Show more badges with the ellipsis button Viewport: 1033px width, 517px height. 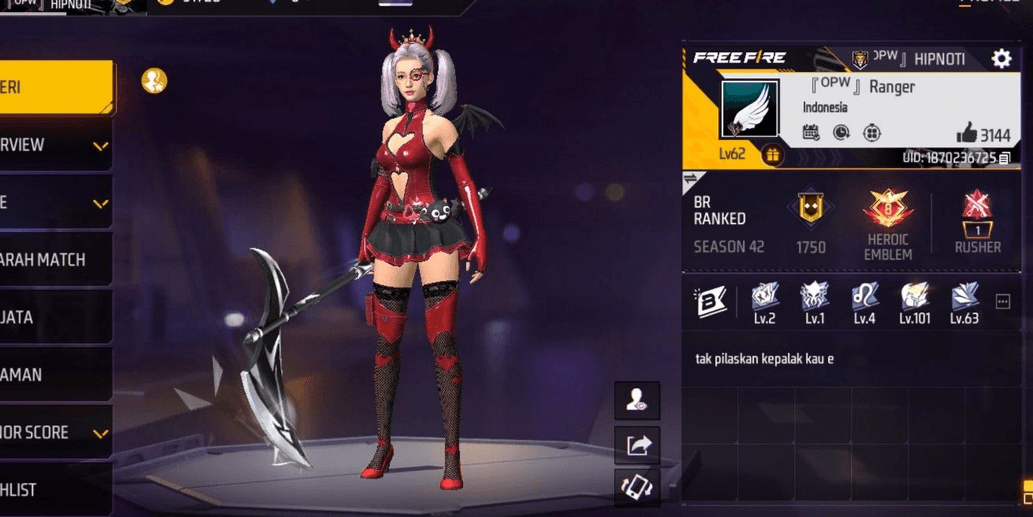click(1003, 302)
